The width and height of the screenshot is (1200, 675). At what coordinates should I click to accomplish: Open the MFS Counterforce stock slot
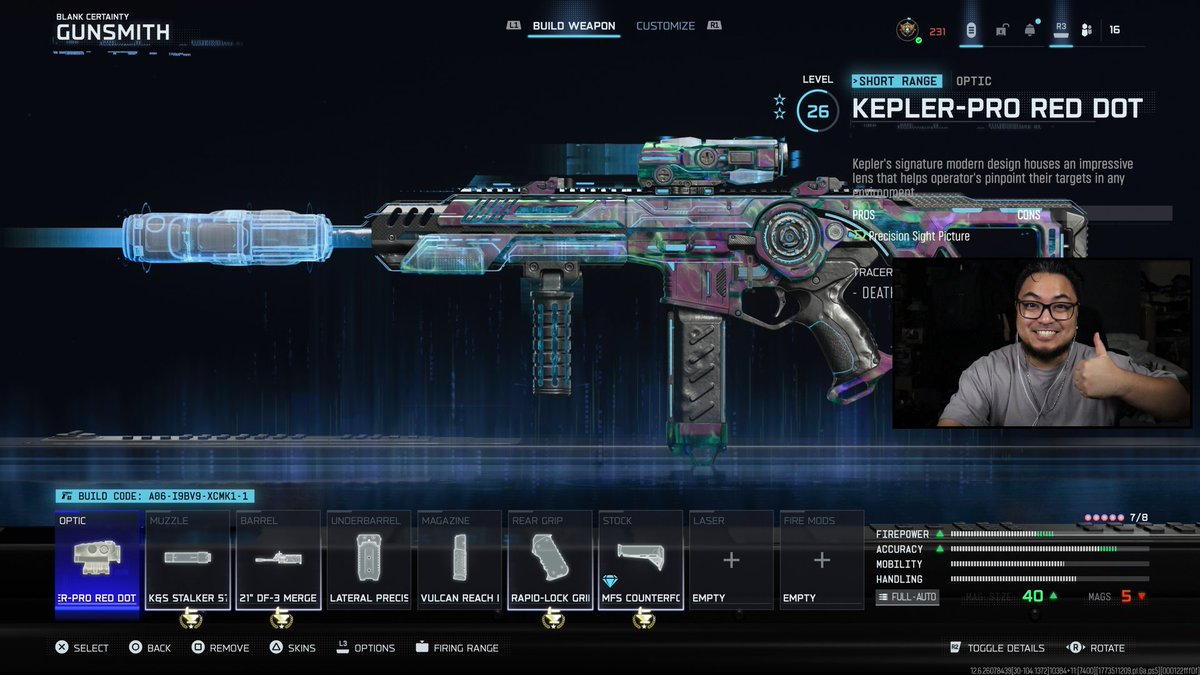tap(641, 560)
